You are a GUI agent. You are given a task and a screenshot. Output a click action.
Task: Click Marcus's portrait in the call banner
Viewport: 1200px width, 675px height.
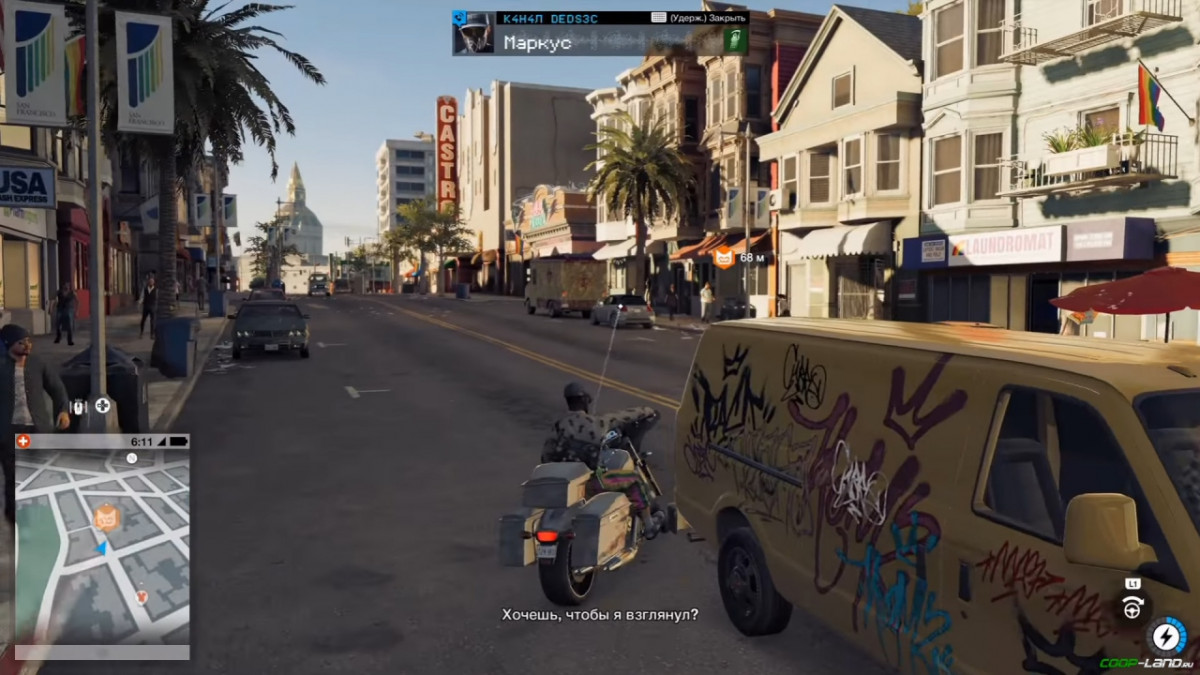pyautogui.click(x=473, y=33)
